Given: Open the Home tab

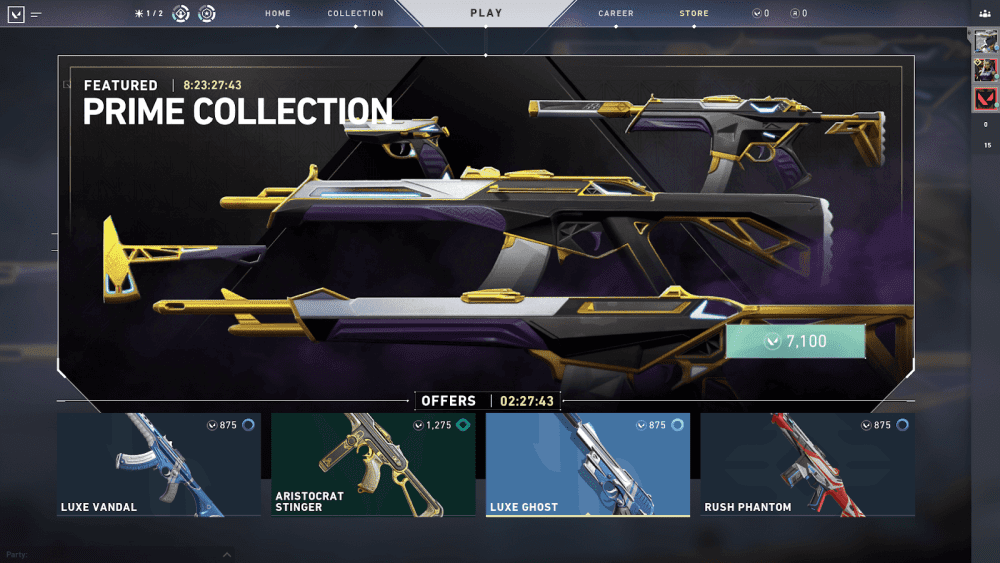Looking at the screenshot, I should click(x=278, y=14).
